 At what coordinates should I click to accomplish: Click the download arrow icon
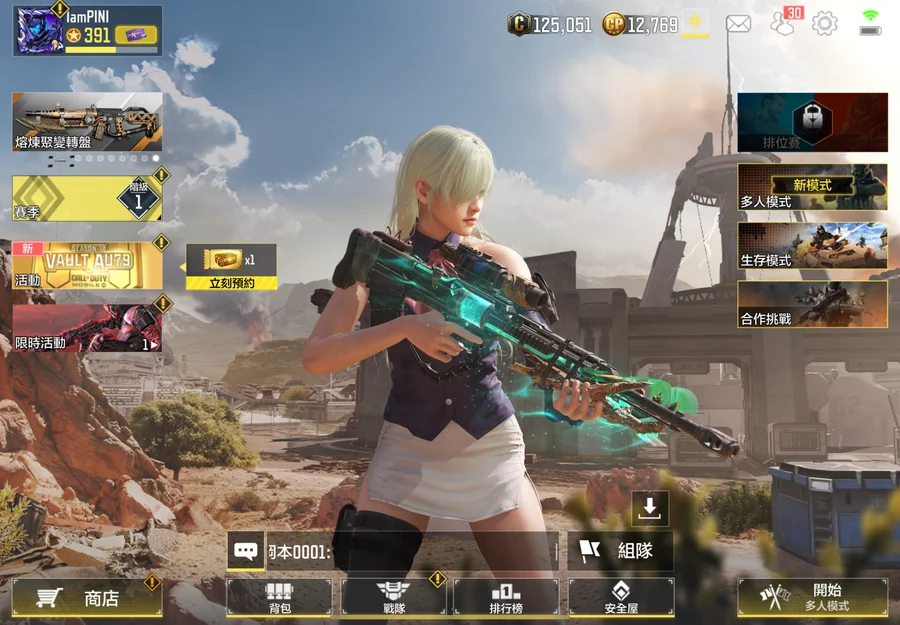tap(650, 509)
